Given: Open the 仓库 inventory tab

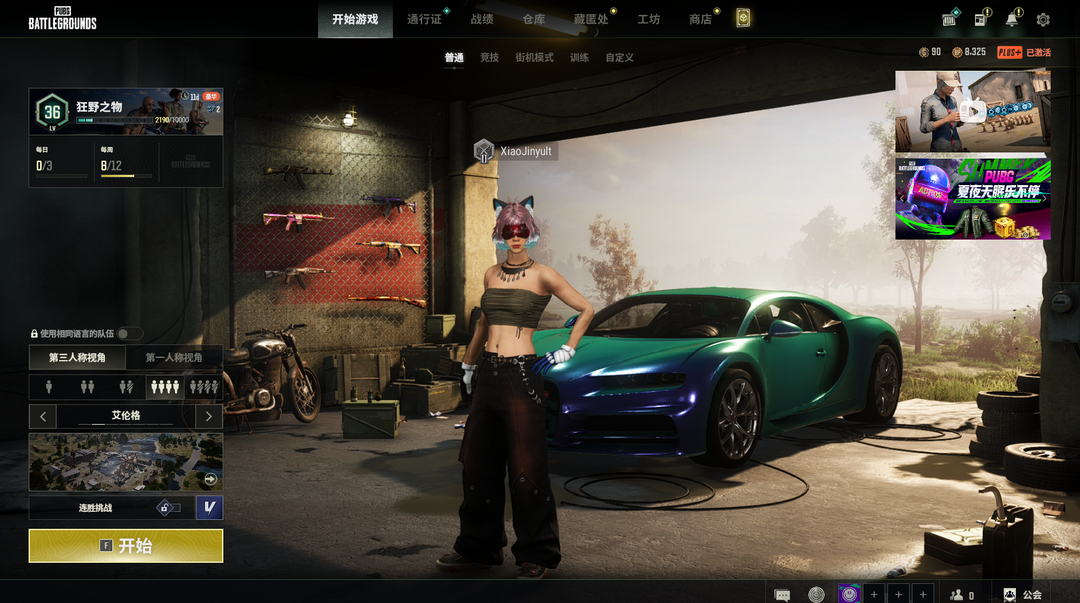Looking at the screenshot, I should click(x=534, y=19).
